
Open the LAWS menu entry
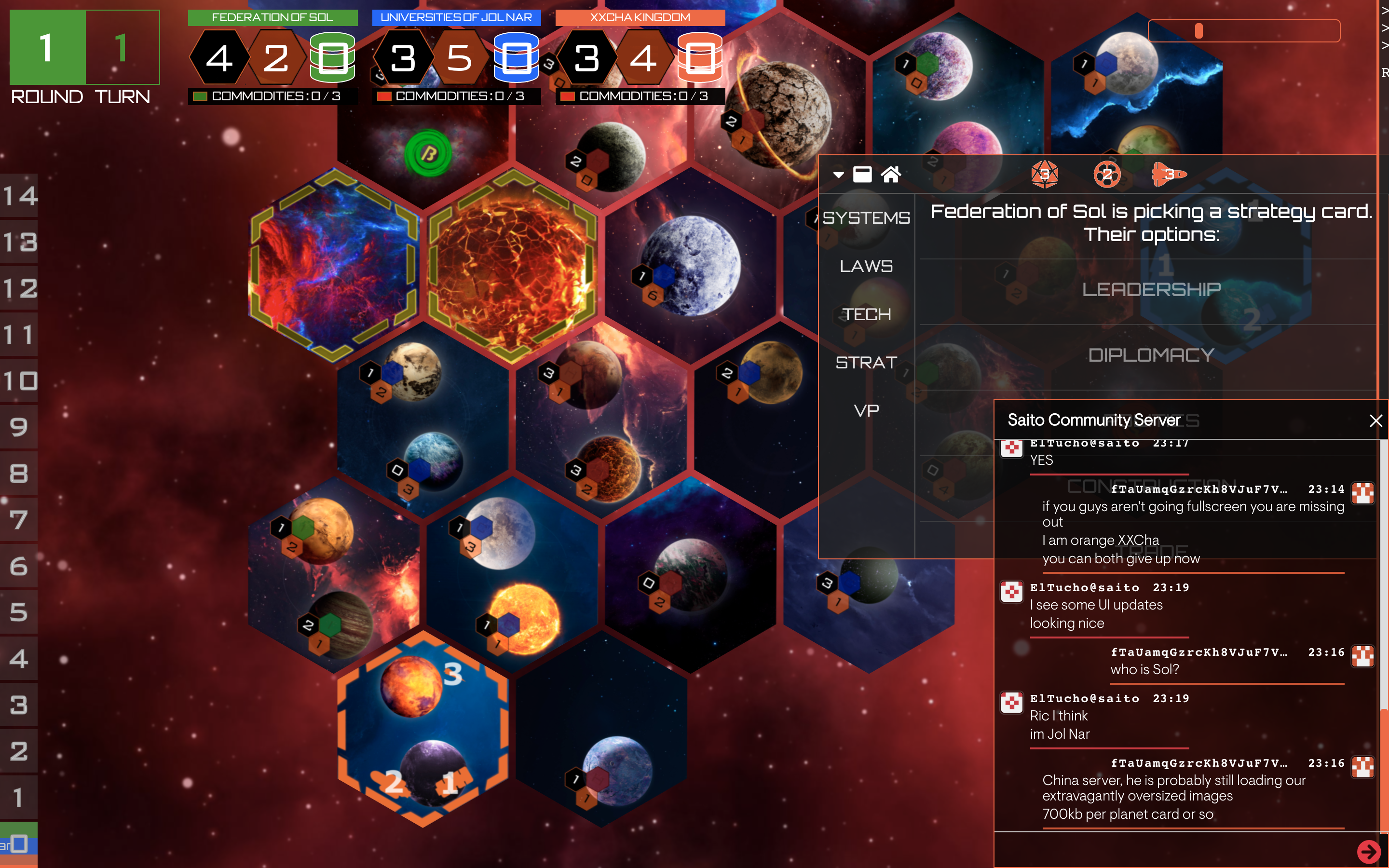[866, 266]
